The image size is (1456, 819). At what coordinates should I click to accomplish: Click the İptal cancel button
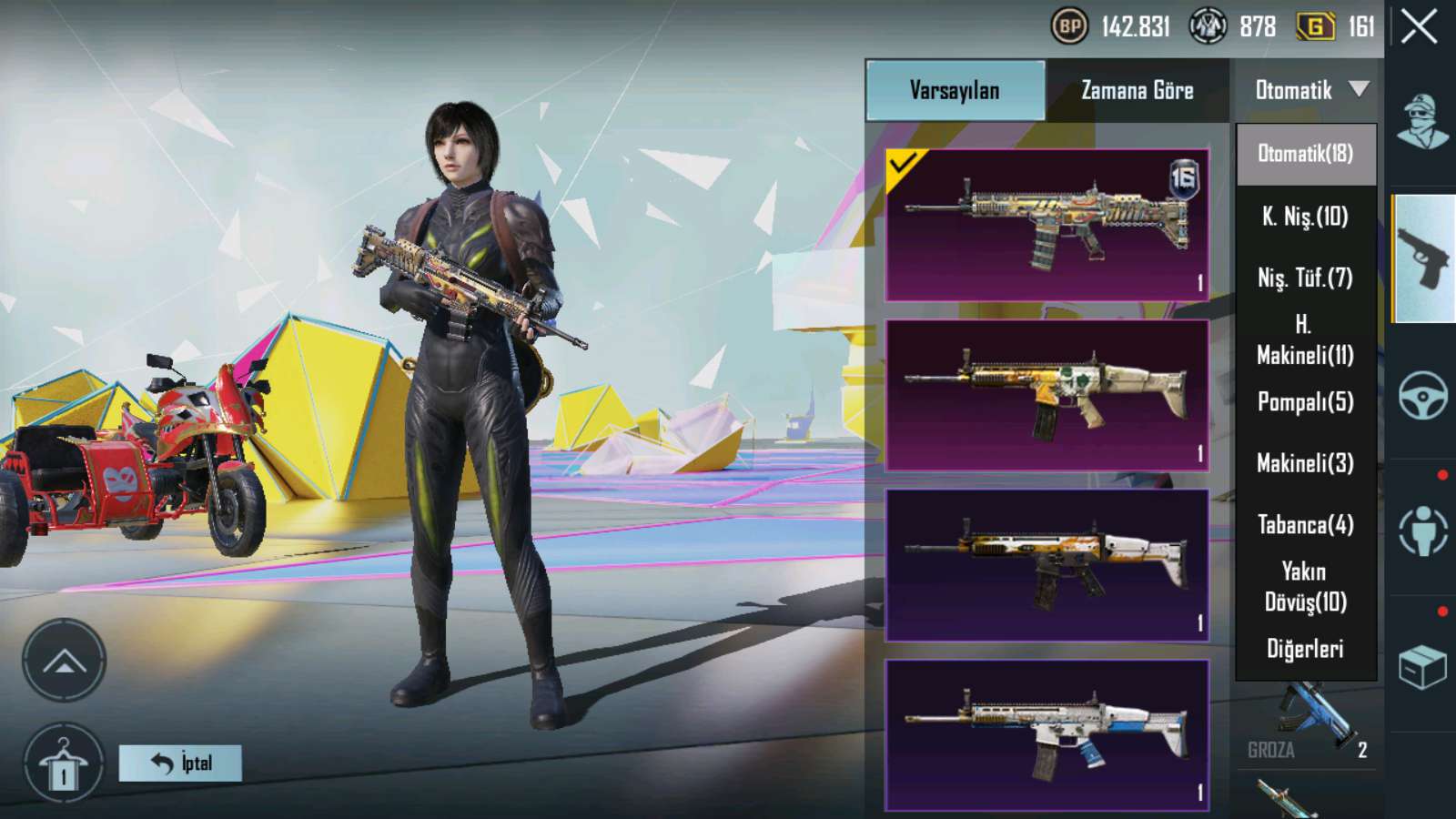[180, 763]
